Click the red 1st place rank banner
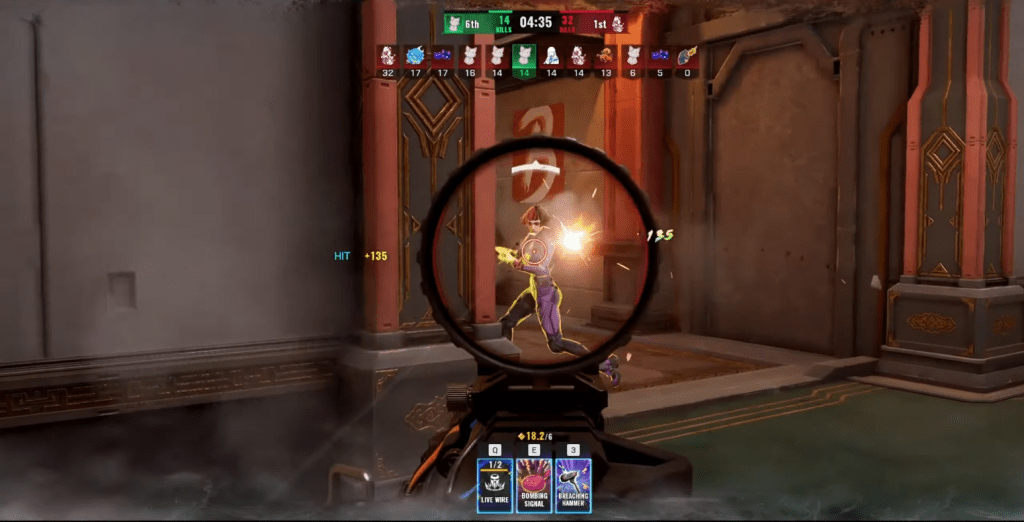 [x=607, y=22]
